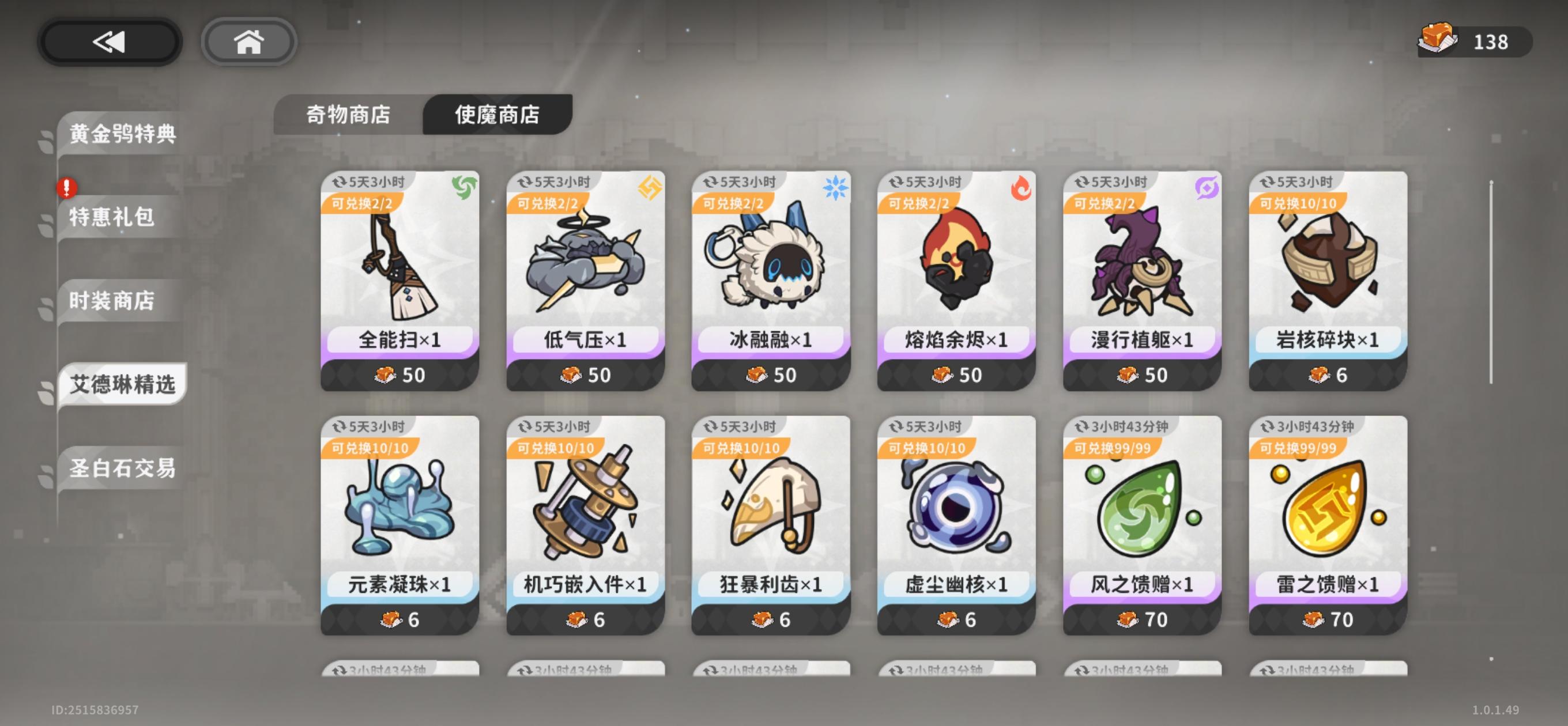Select the 使魔商店 tab
This screenshot has width=1568, height=726.
[497, 115]
